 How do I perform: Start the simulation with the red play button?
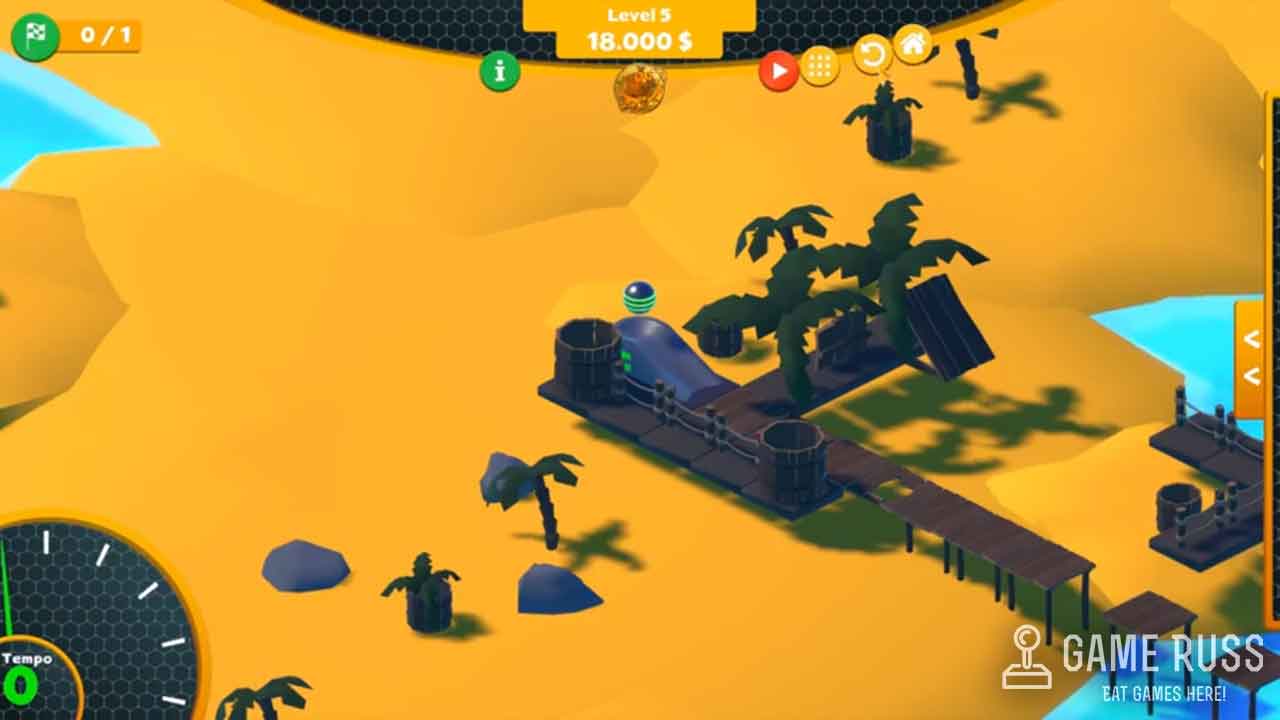(x=778, y=71)
